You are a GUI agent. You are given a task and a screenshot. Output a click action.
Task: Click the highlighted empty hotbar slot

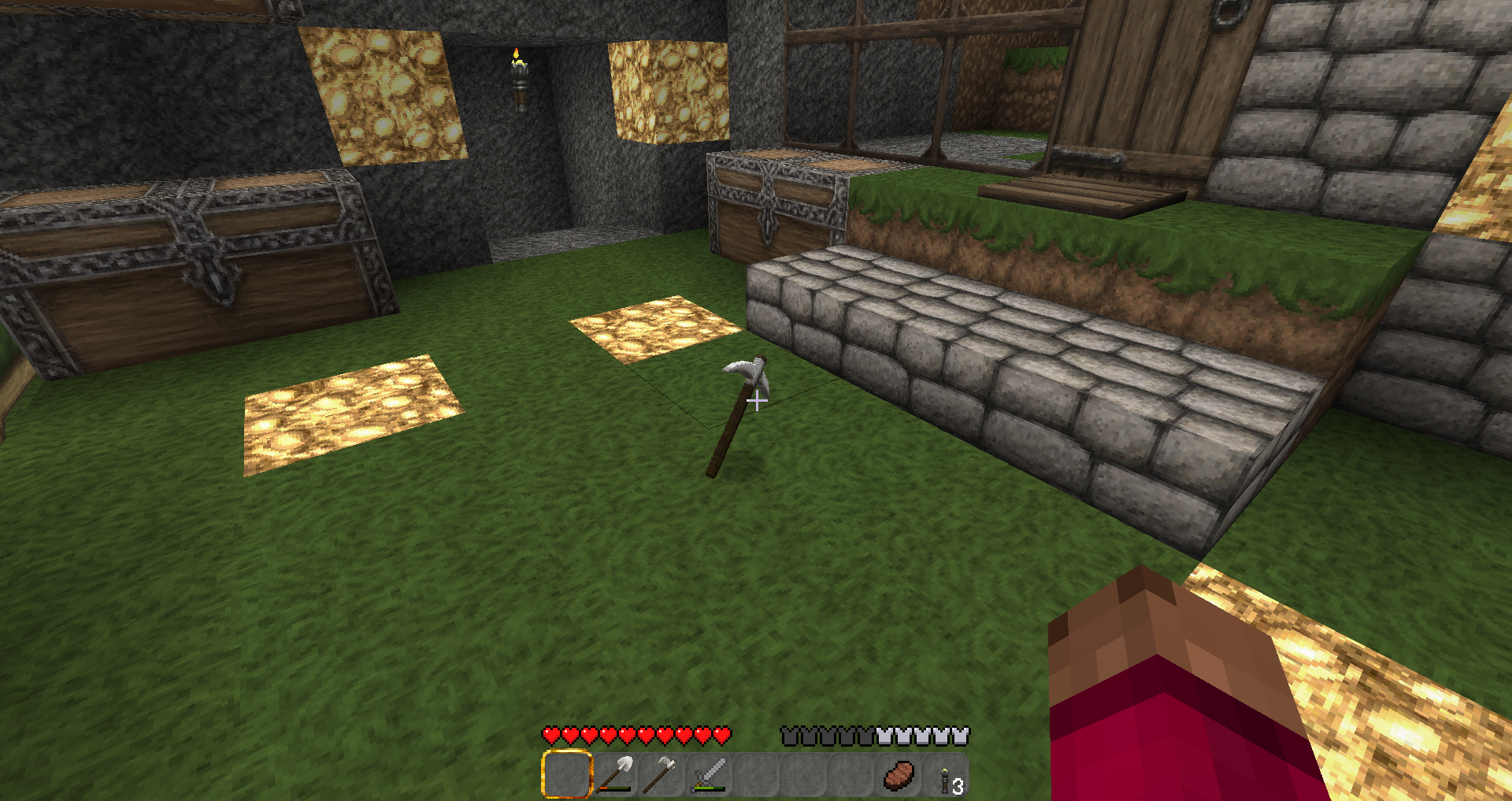coord(567,775)
